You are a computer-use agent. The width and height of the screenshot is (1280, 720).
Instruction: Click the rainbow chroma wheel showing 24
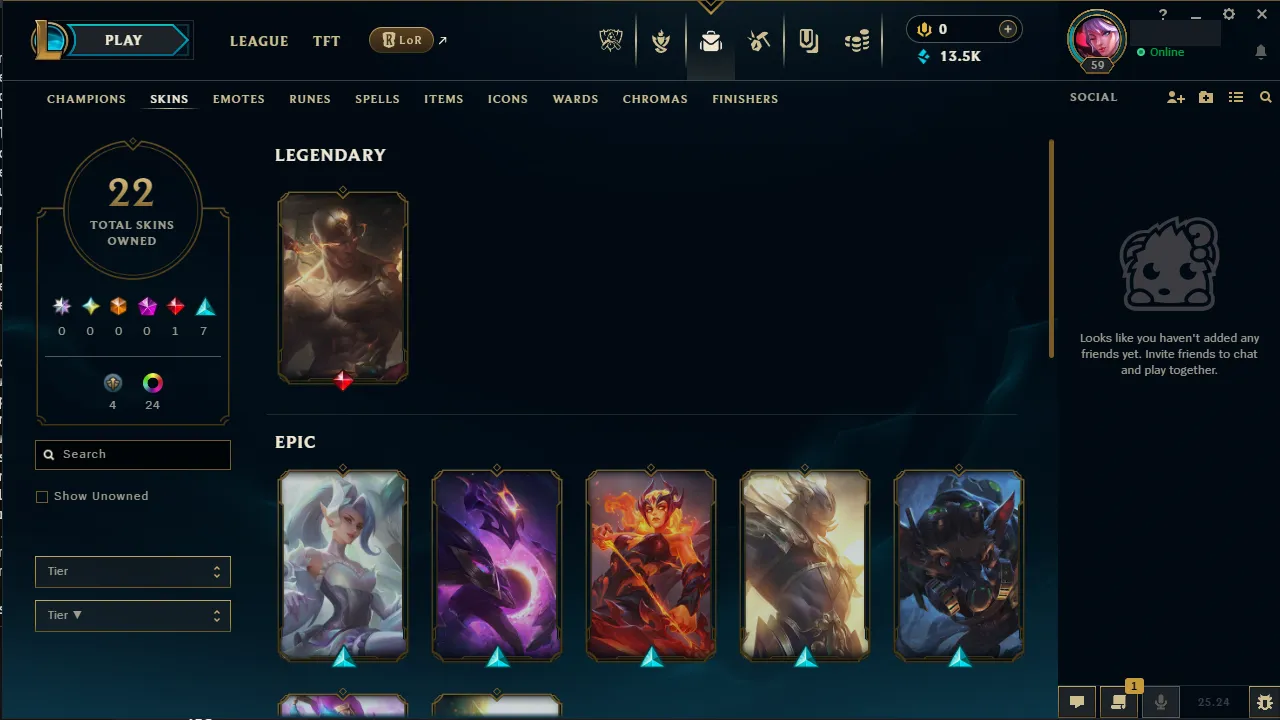152,382
